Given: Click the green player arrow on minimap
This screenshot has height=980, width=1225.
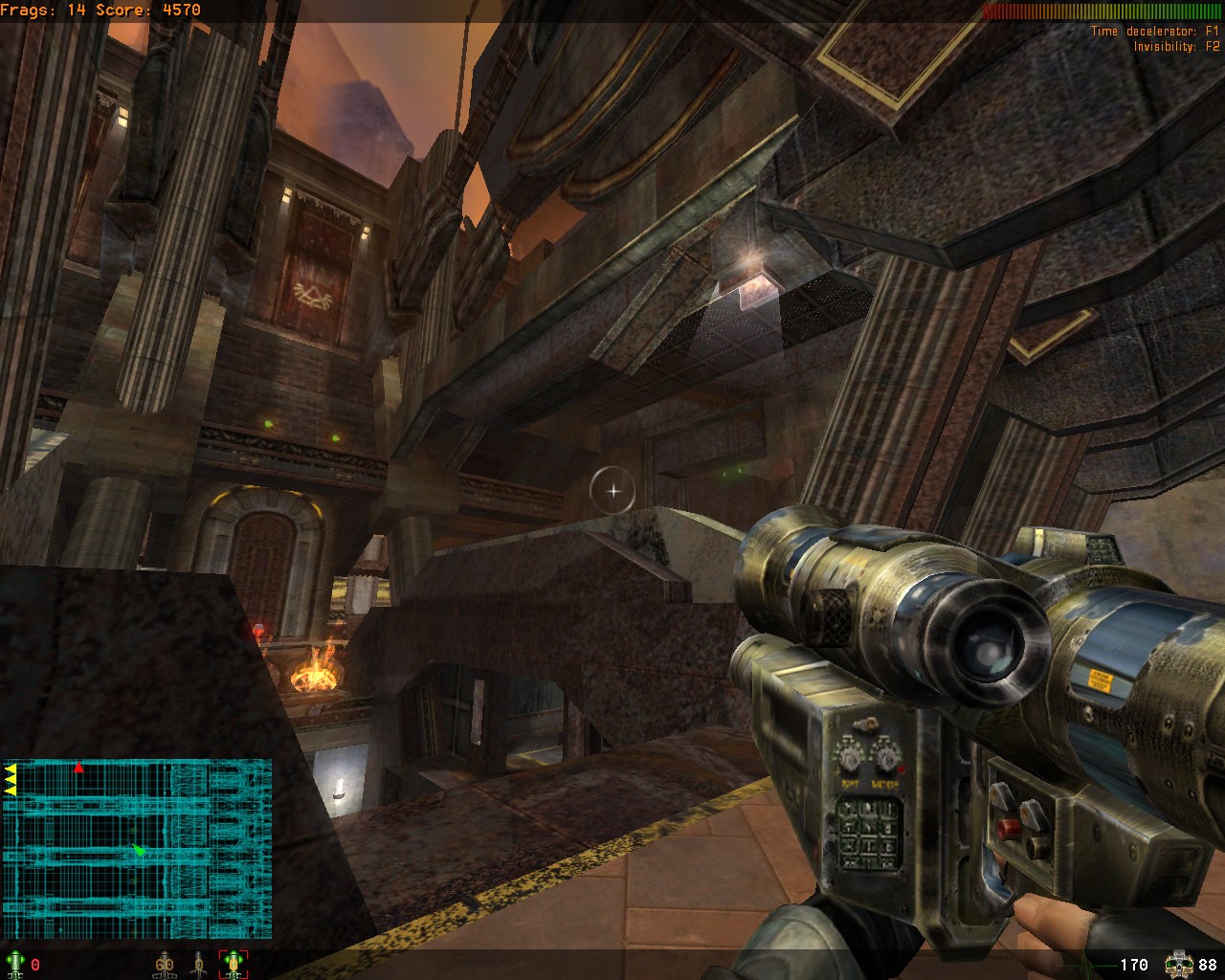Looking at the screenshot, I should tap(140, 850).
